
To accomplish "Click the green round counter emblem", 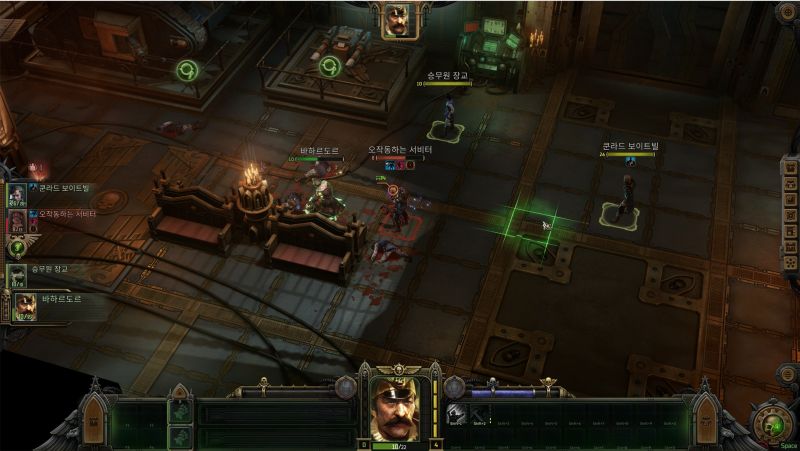I will (17, 248).
